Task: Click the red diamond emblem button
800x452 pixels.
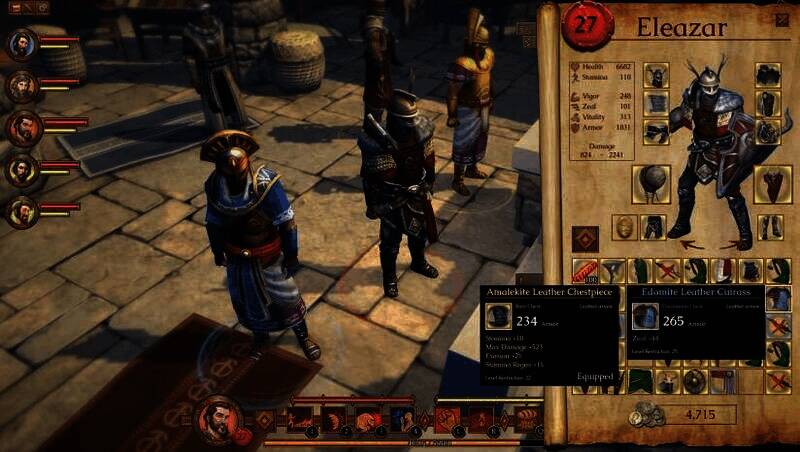Action: click(582, 238)
